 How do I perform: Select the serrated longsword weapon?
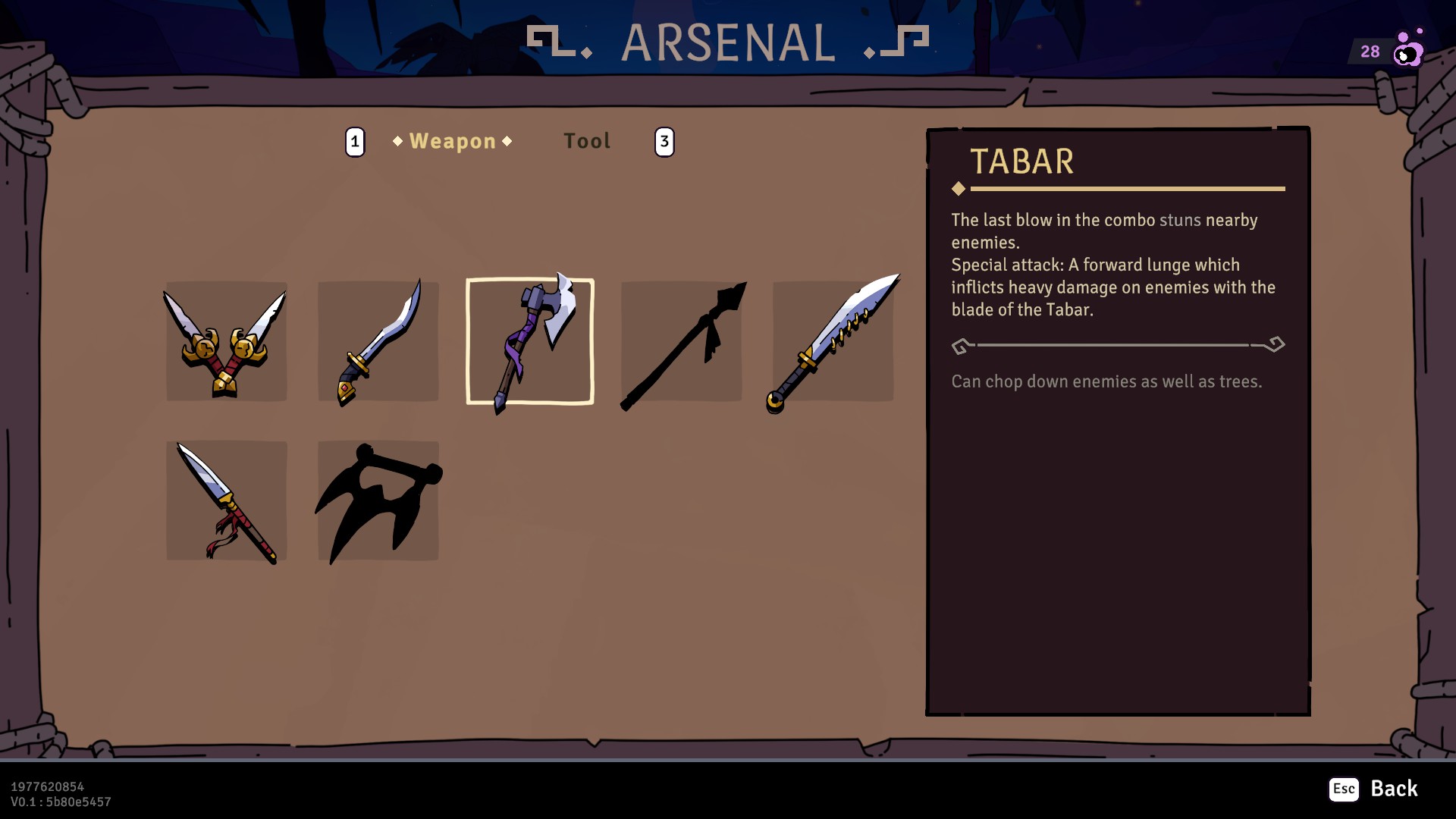coord(833,341)
